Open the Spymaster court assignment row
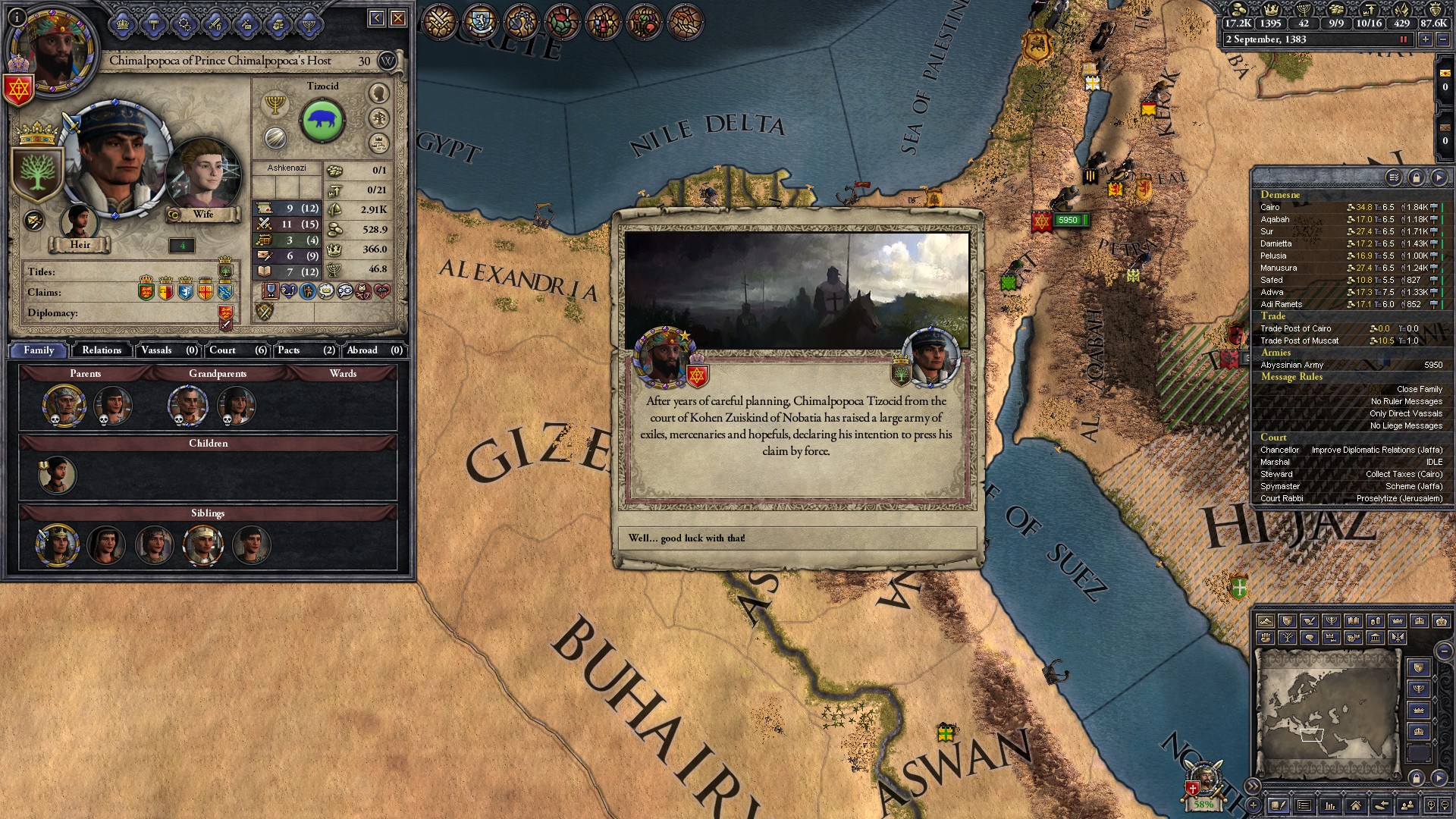 [x=1350, y=486]
